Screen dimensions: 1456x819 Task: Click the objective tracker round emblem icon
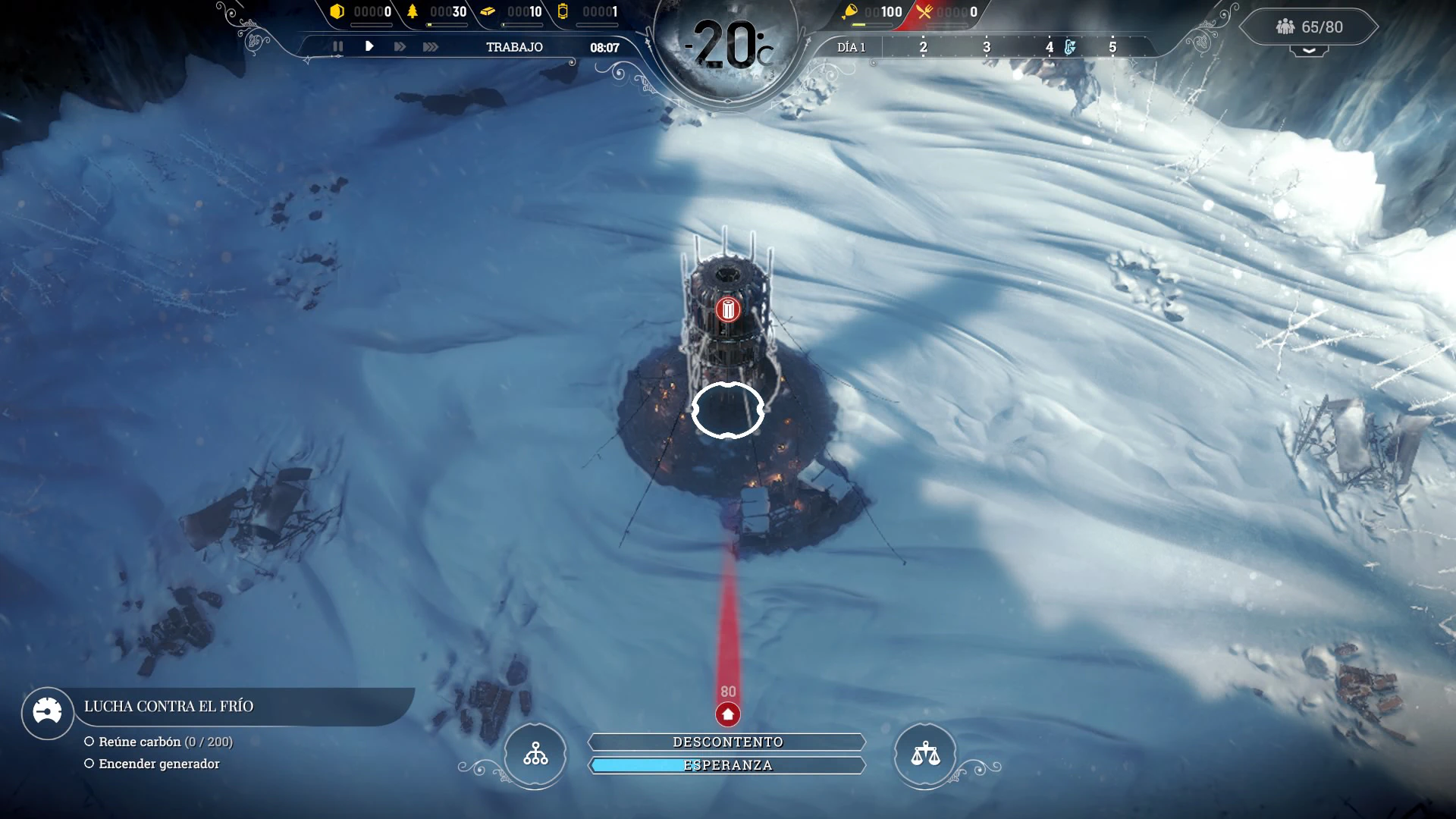pyautogui.click(x=47, y=713)
